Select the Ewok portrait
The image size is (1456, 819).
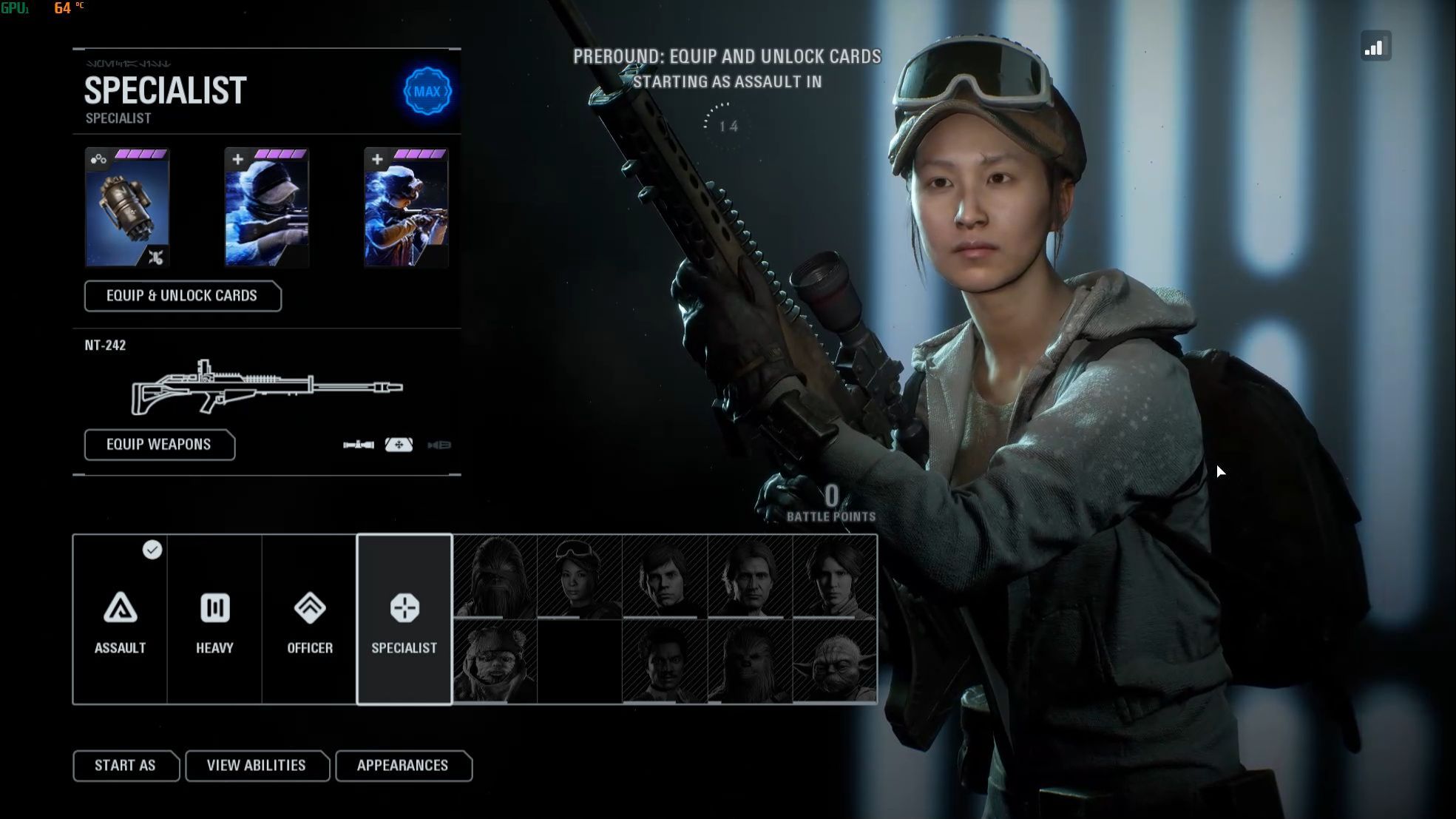494,662
